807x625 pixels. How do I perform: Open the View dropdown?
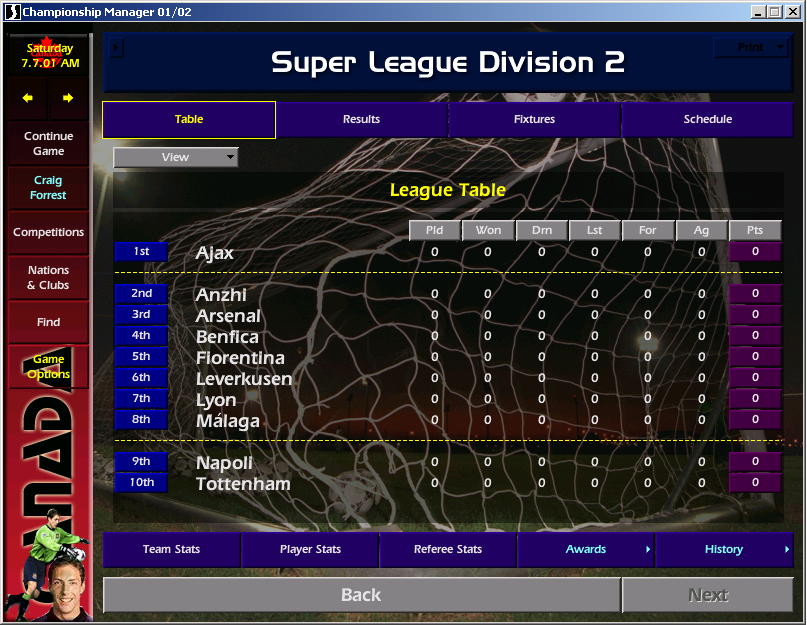point(176,157)
